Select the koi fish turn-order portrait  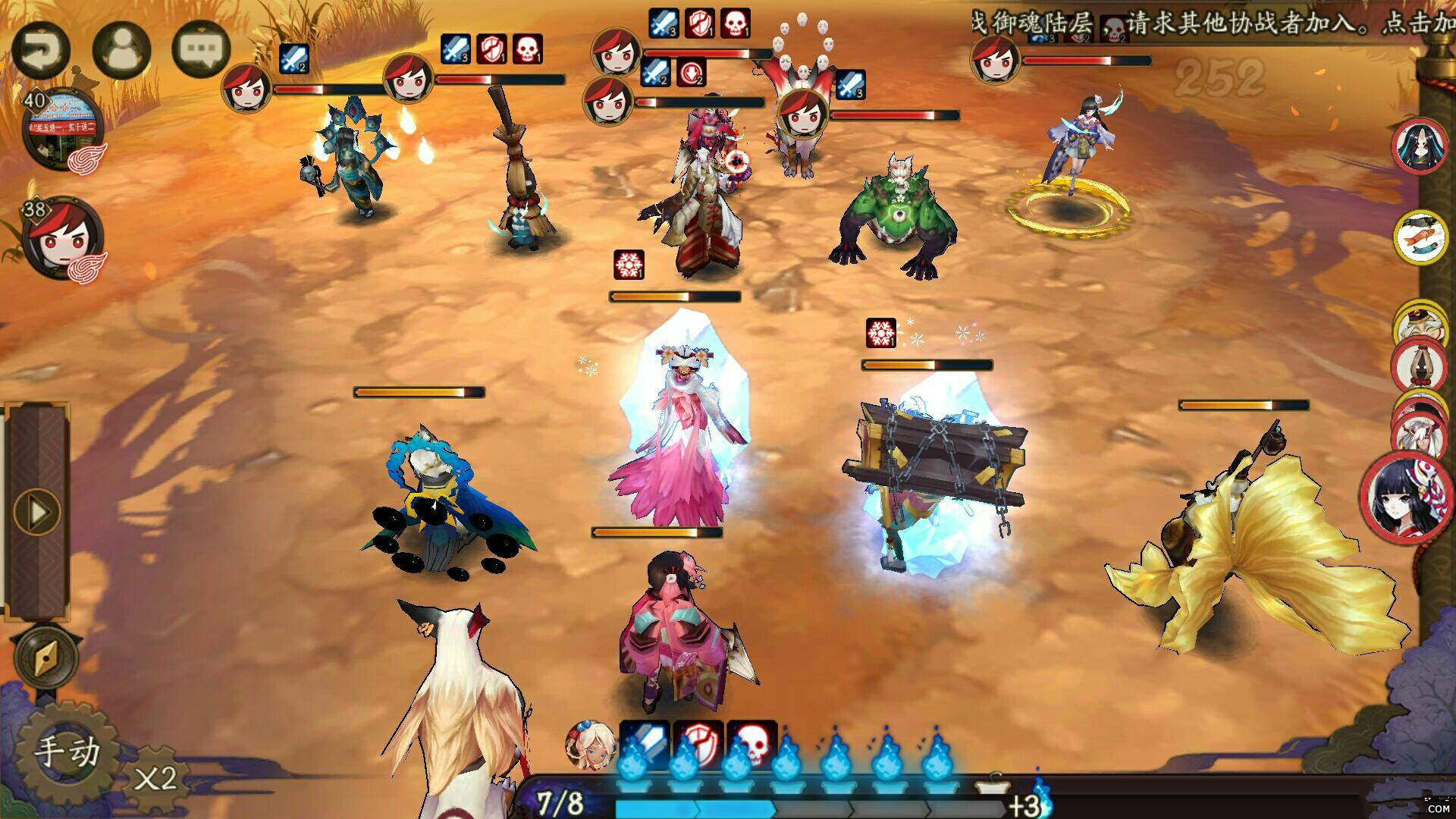[x=1420, y=237]
